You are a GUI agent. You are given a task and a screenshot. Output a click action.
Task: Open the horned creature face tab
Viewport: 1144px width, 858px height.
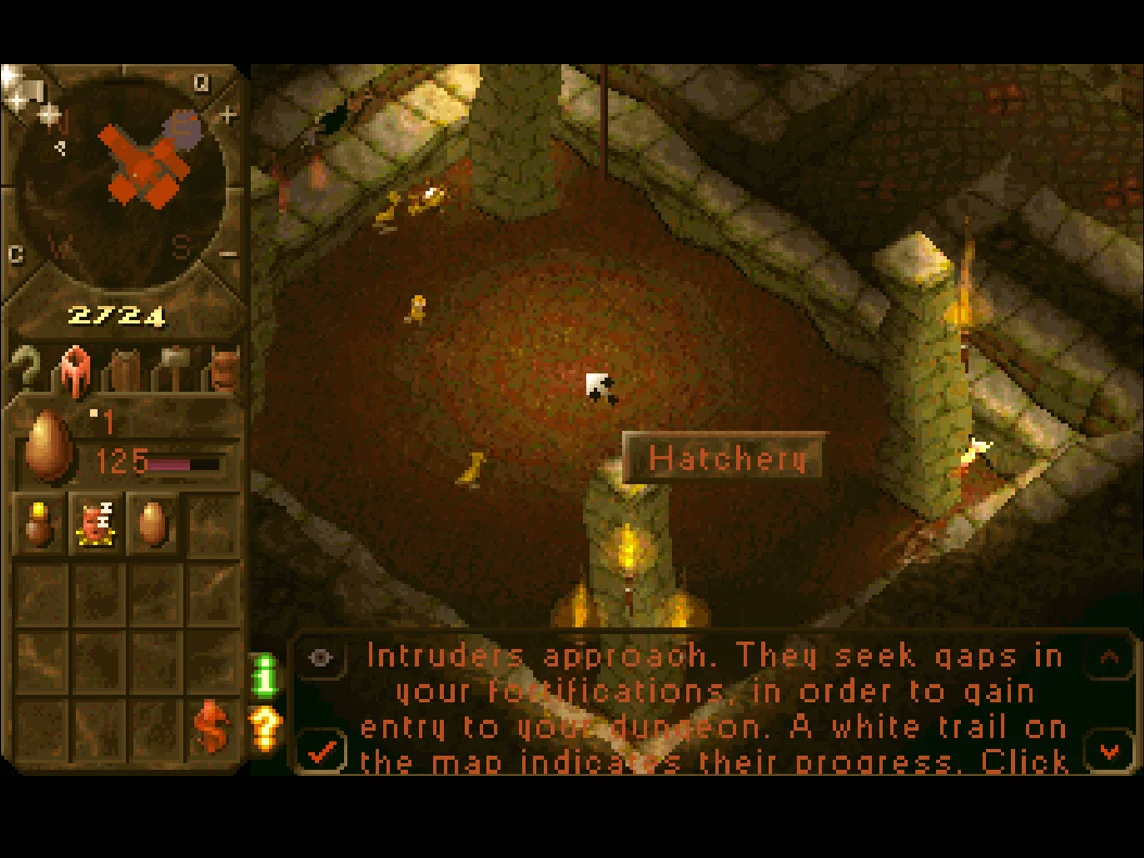[x=225, y=370]
